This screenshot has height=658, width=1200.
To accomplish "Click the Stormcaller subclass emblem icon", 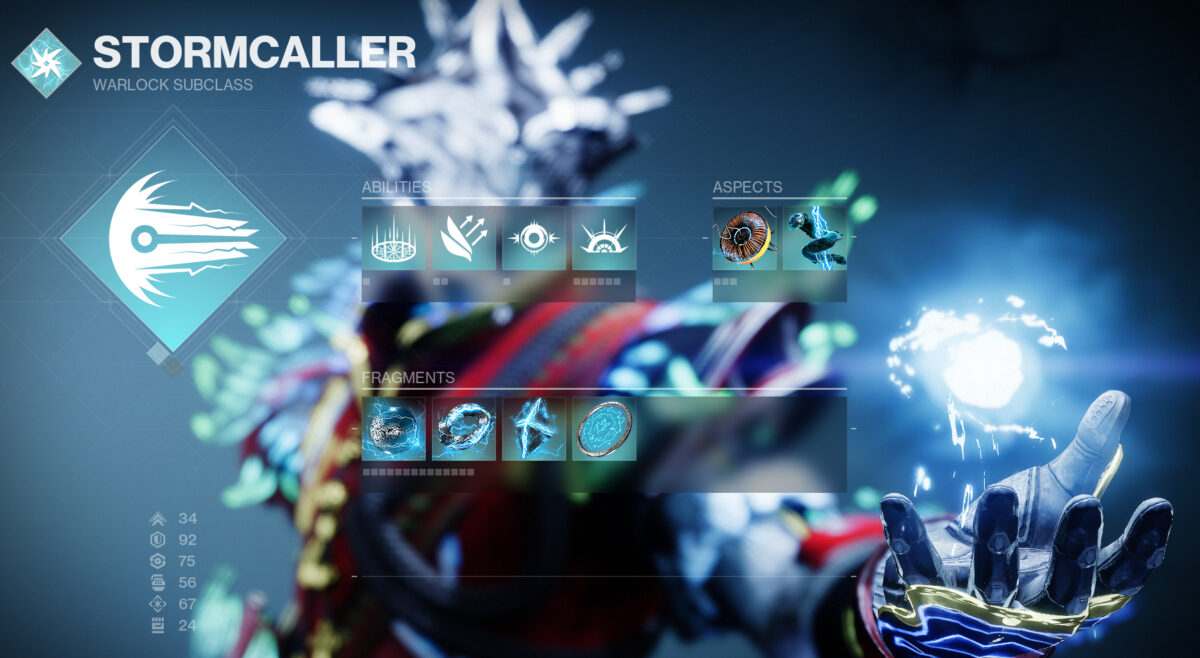I will (46, 63).
